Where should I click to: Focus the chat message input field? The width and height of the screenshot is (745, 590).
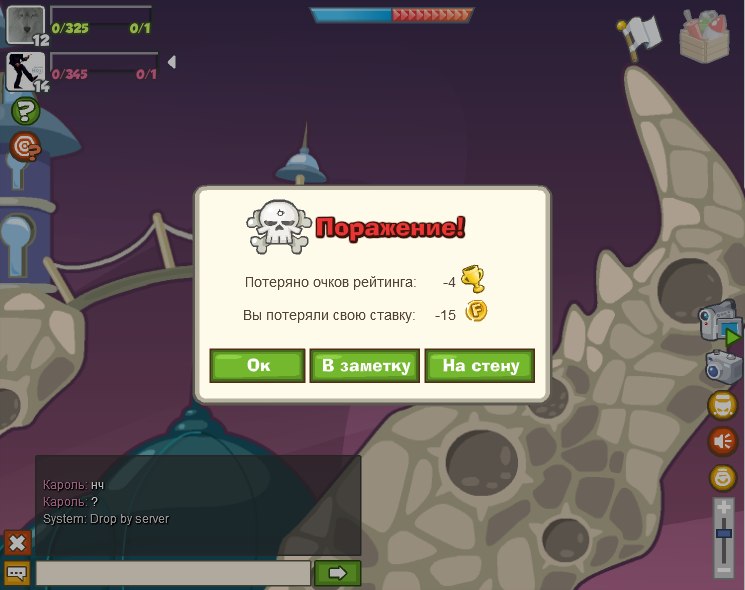(x=173, y=573)
